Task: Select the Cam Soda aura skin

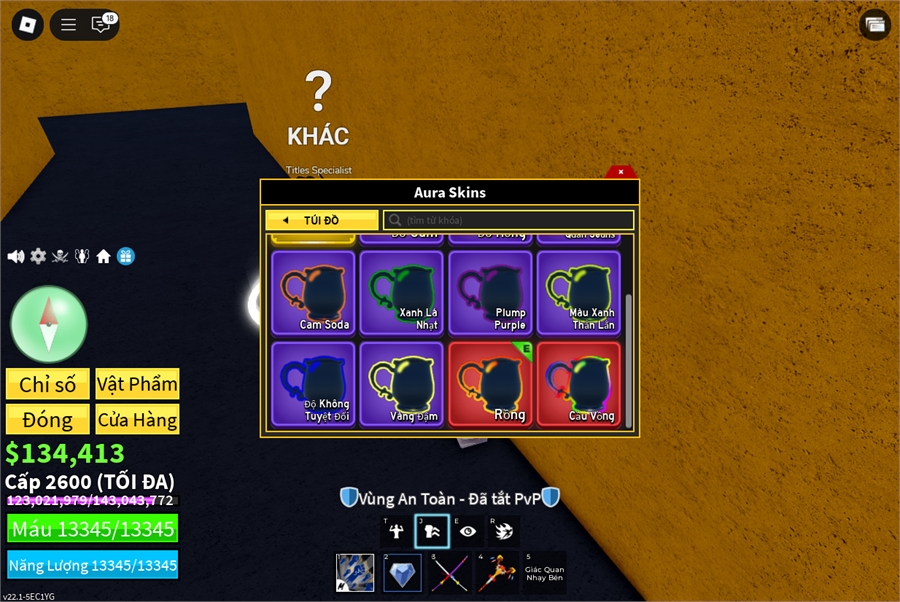Action: (x=313, y=292)
